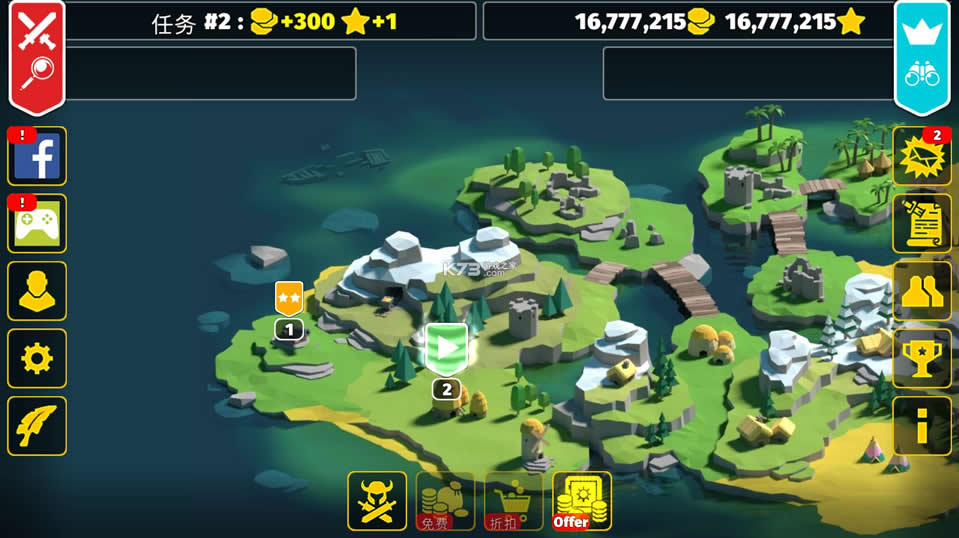Screen dimensions: 959x538
Task: Click the yellow feather button
Action: [x=37, y=426]
